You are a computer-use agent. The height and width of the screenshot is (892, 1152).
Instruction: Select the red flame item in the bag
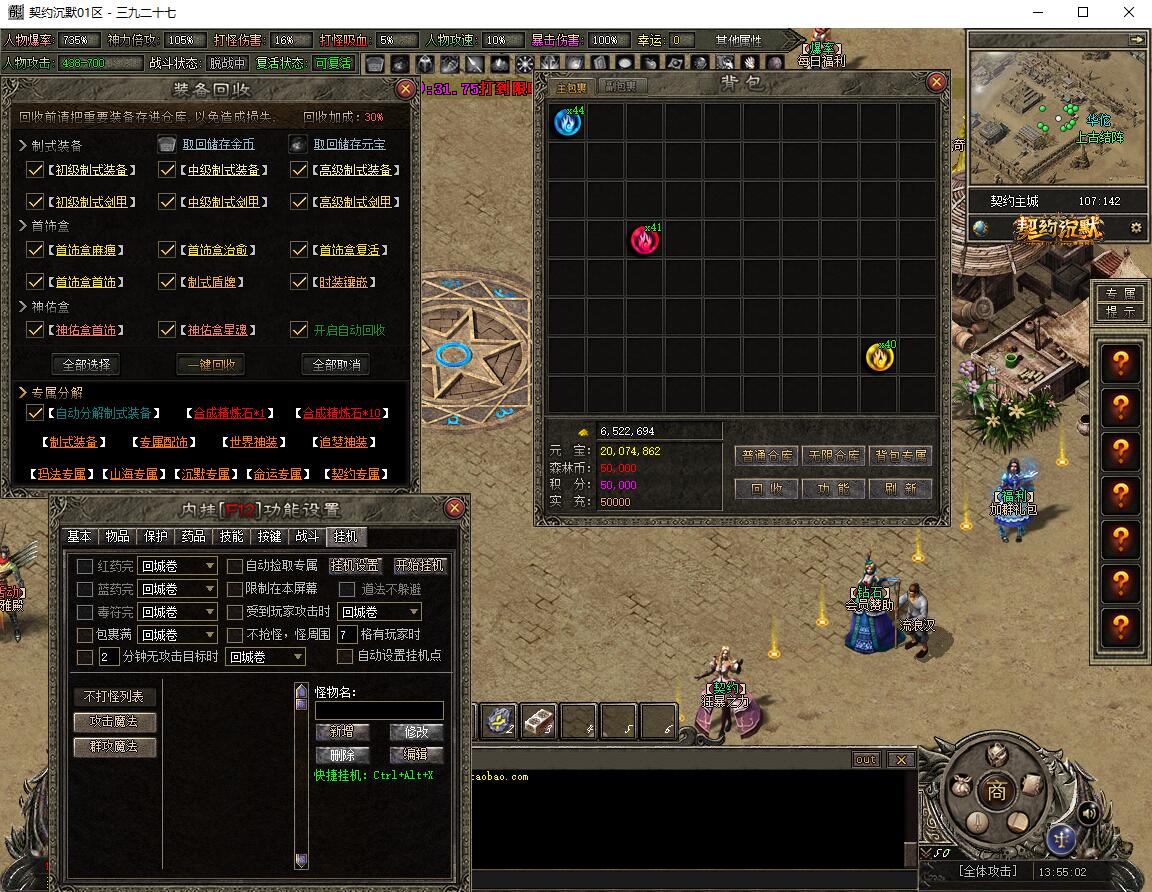point(645,240)
